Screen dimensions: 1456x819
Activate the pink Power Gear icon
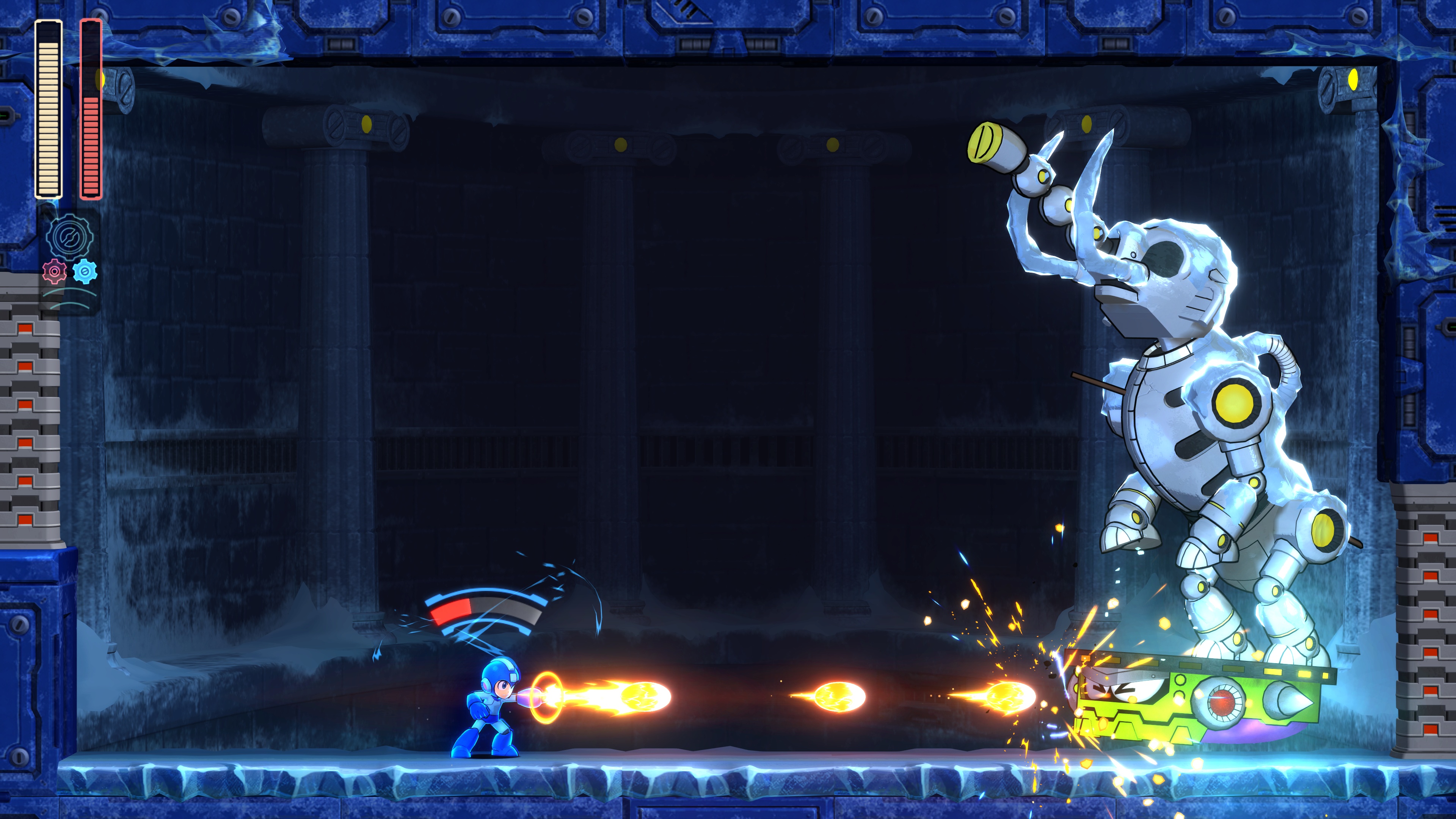[x=54, y=272]
